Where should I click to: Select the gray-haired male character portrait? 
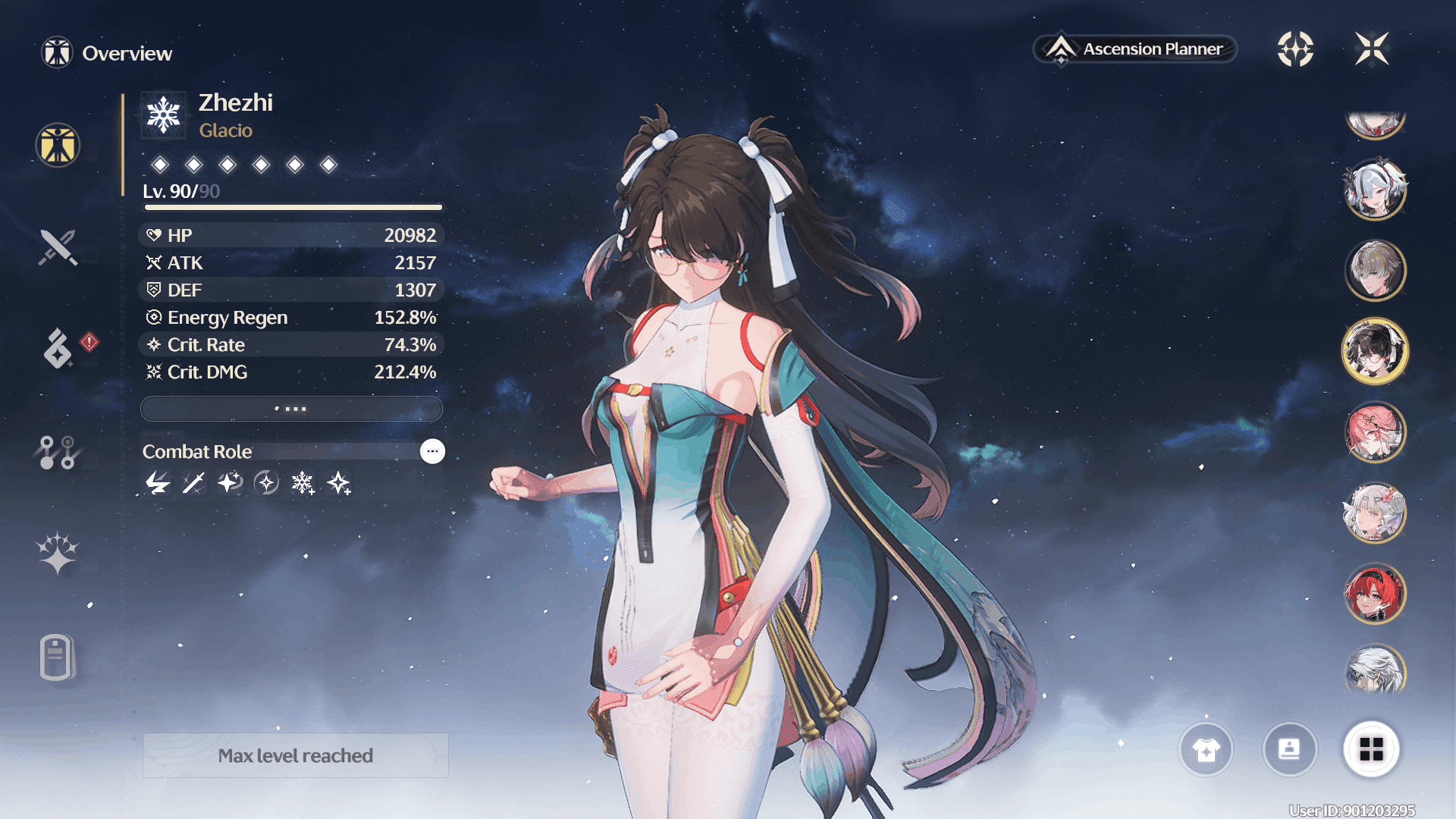pos(1375,270)
